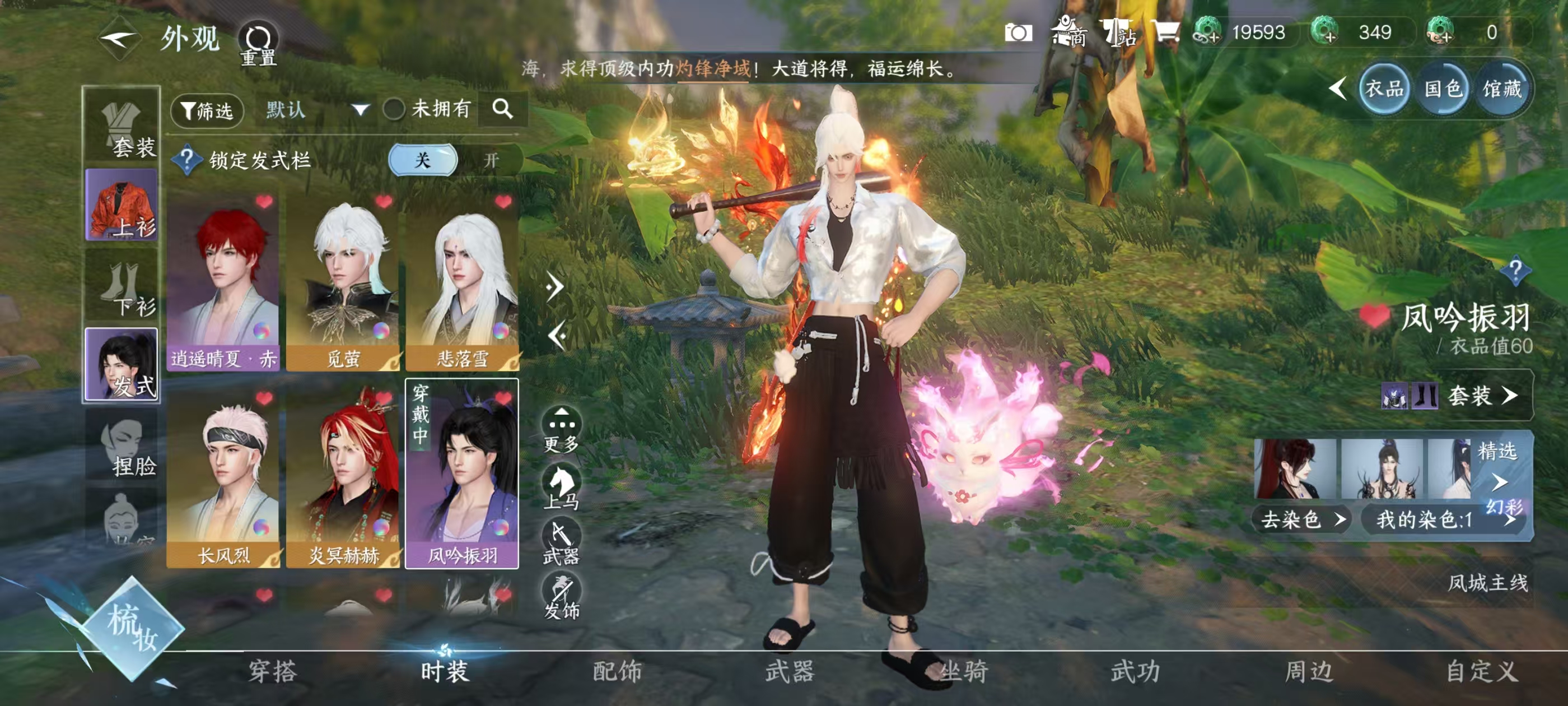Viewport: 1568px width, 706px height.
Task: Select the 套装 category tab
Action: coord(122,128)
